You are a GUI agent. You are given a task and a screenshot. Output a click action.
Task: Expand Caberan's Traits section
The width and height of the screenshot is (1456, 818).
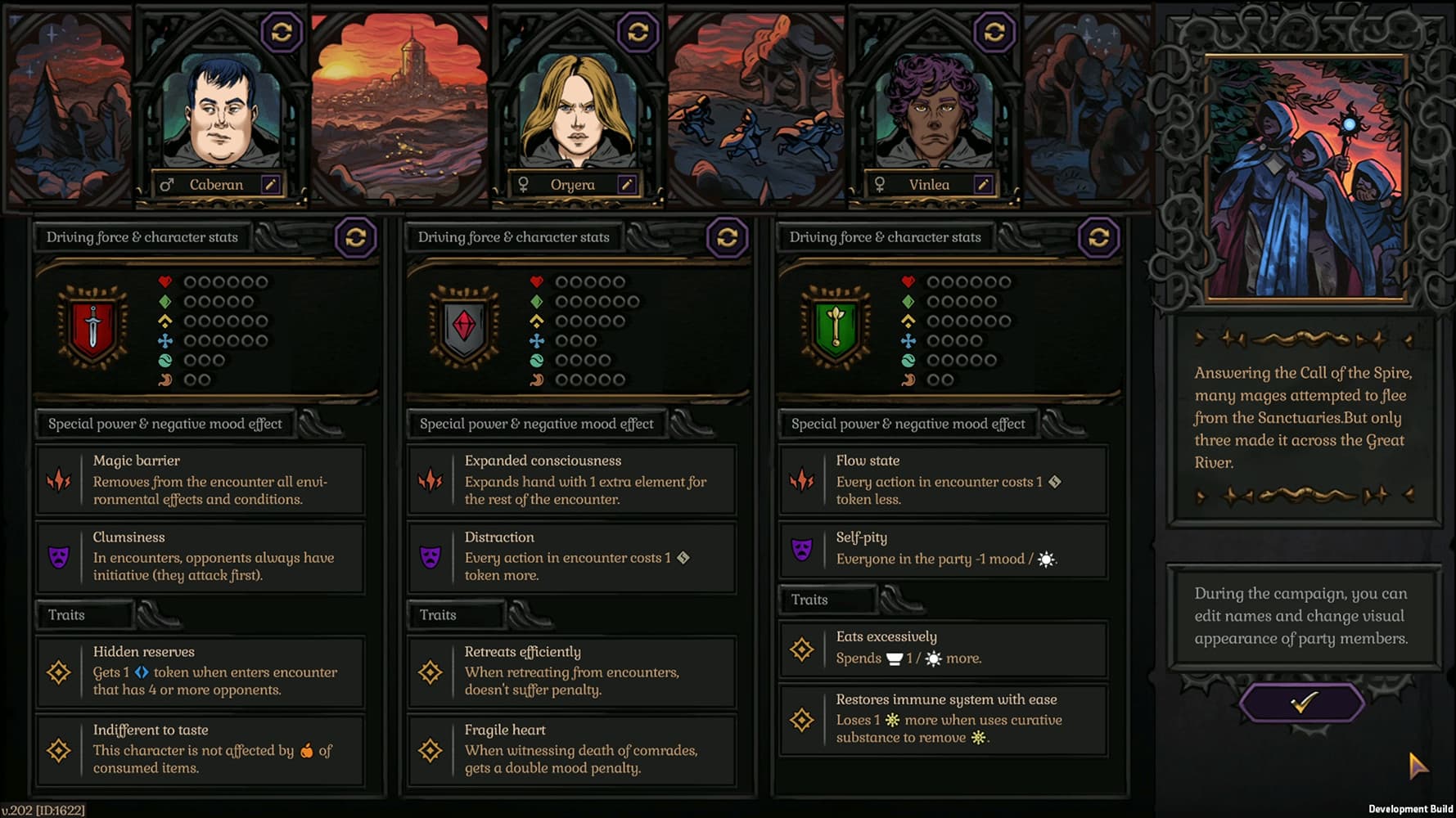84,614
